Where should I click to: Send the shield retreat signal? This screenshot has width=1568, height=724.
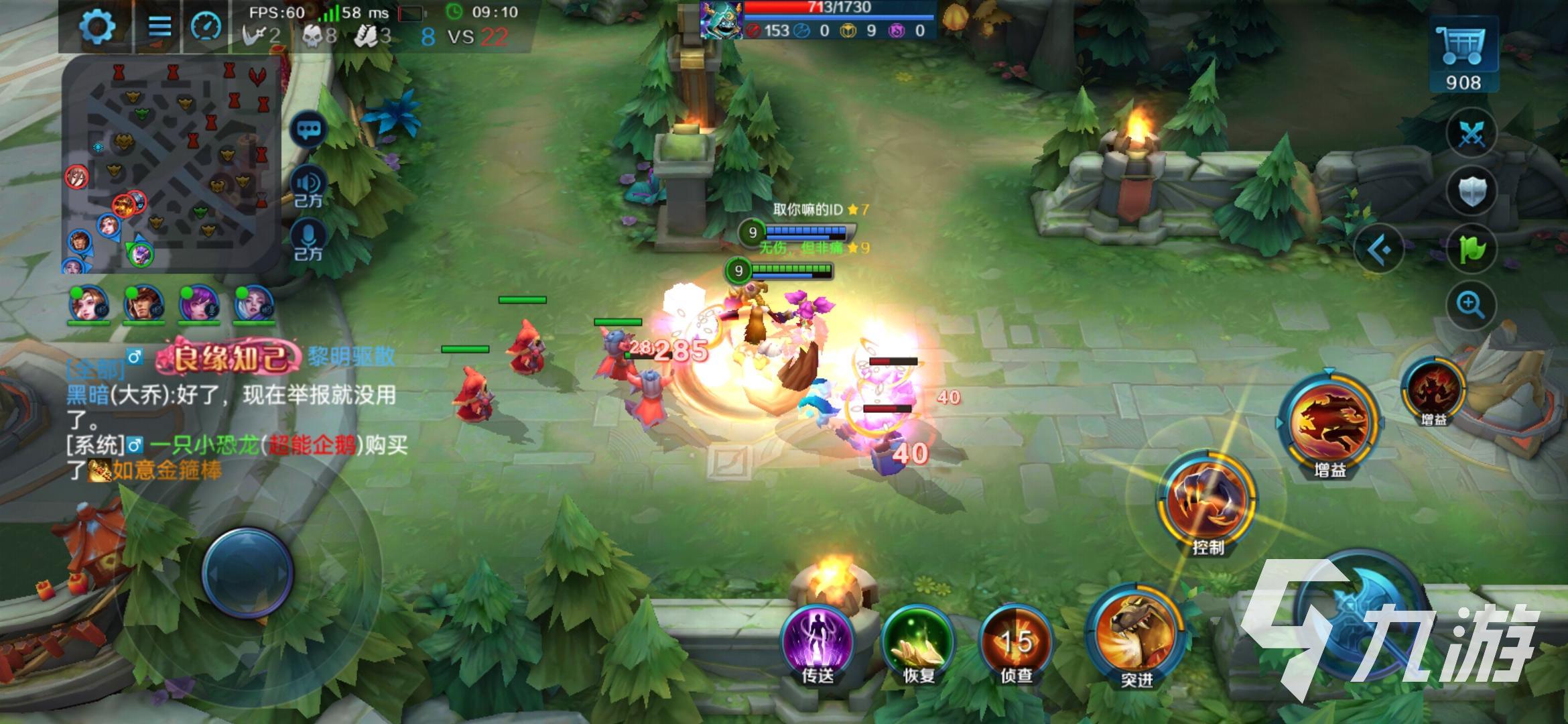tap(1472, 192)
